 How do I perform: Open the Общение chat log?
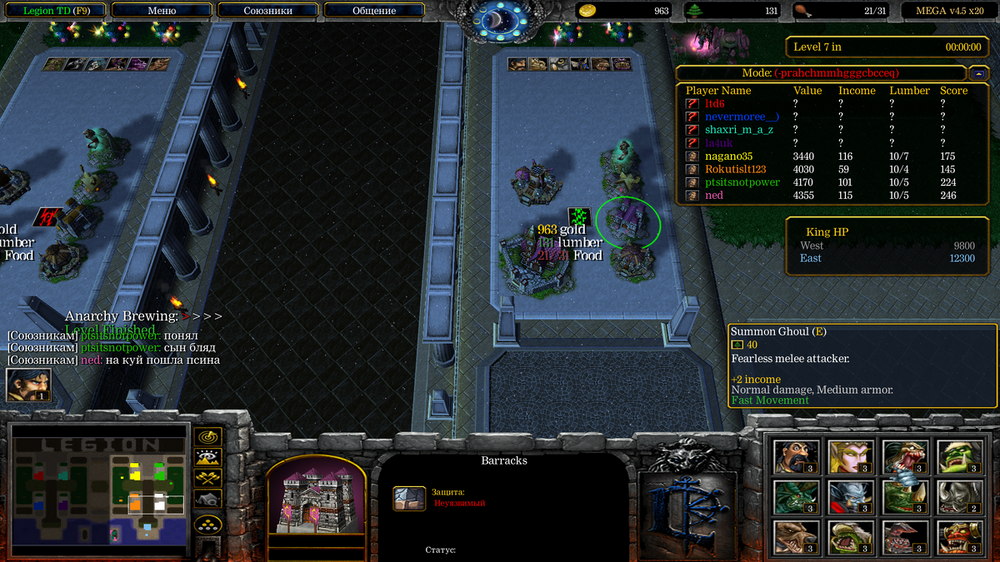373,10
